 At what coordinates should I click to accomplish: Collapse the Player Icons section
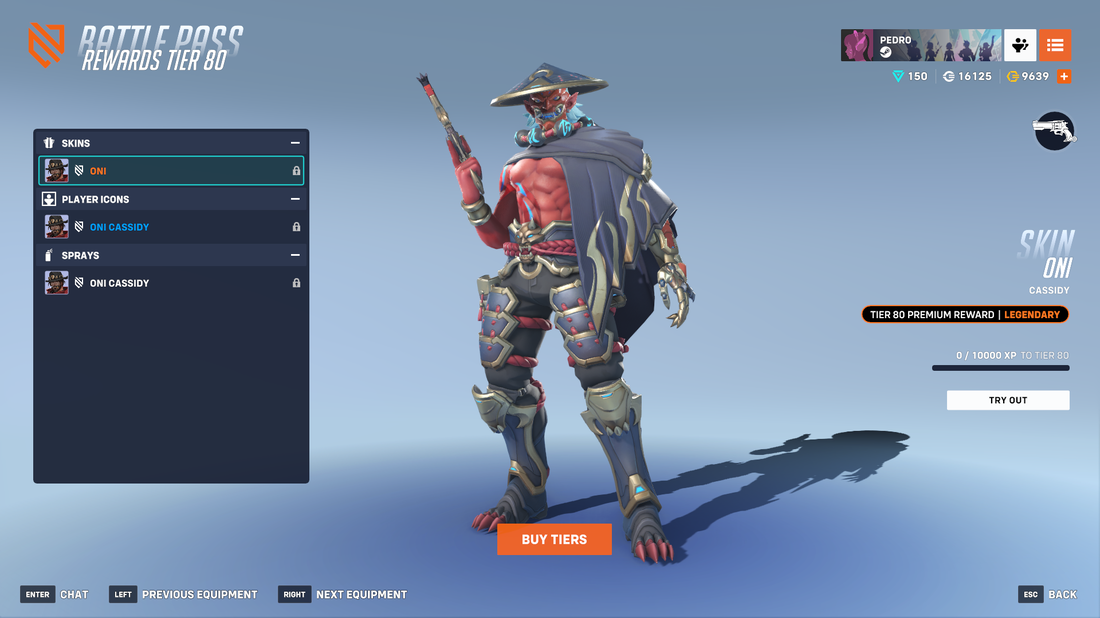point(295,199)
